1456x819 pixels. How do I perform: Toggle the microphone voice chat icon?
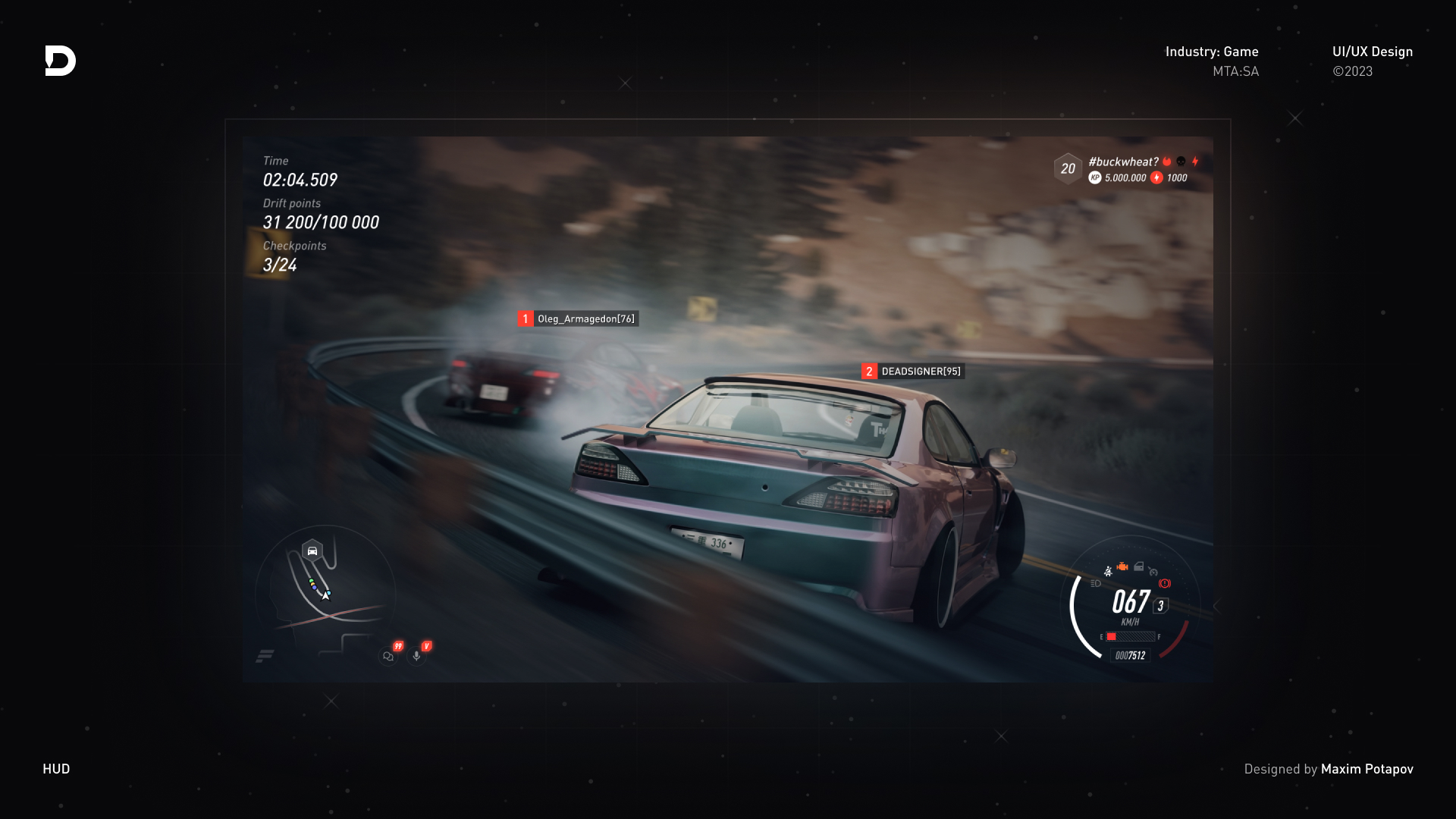(416, 656)
